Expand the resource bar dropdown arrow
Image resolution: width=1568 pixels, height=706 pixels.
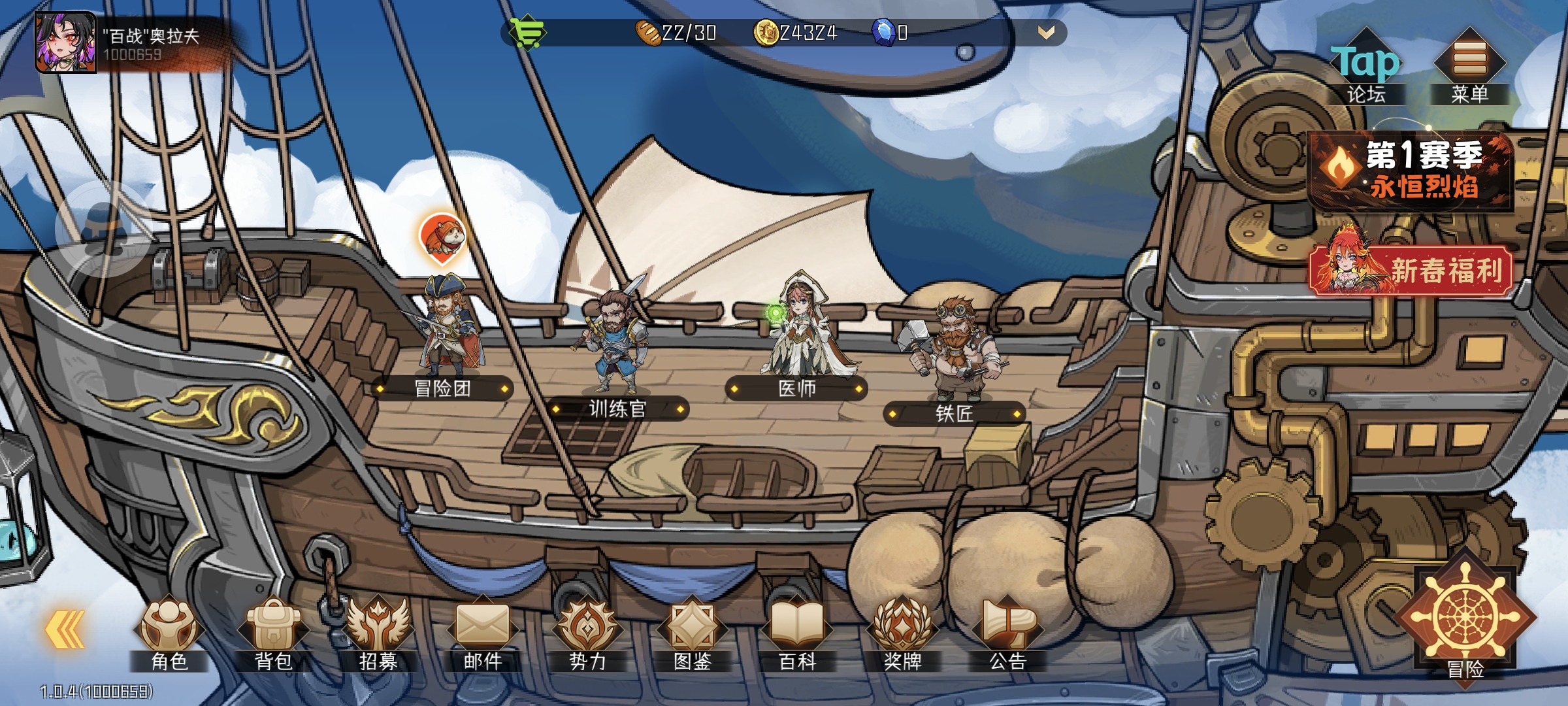pyautogui.click(x=1046, y=33)
